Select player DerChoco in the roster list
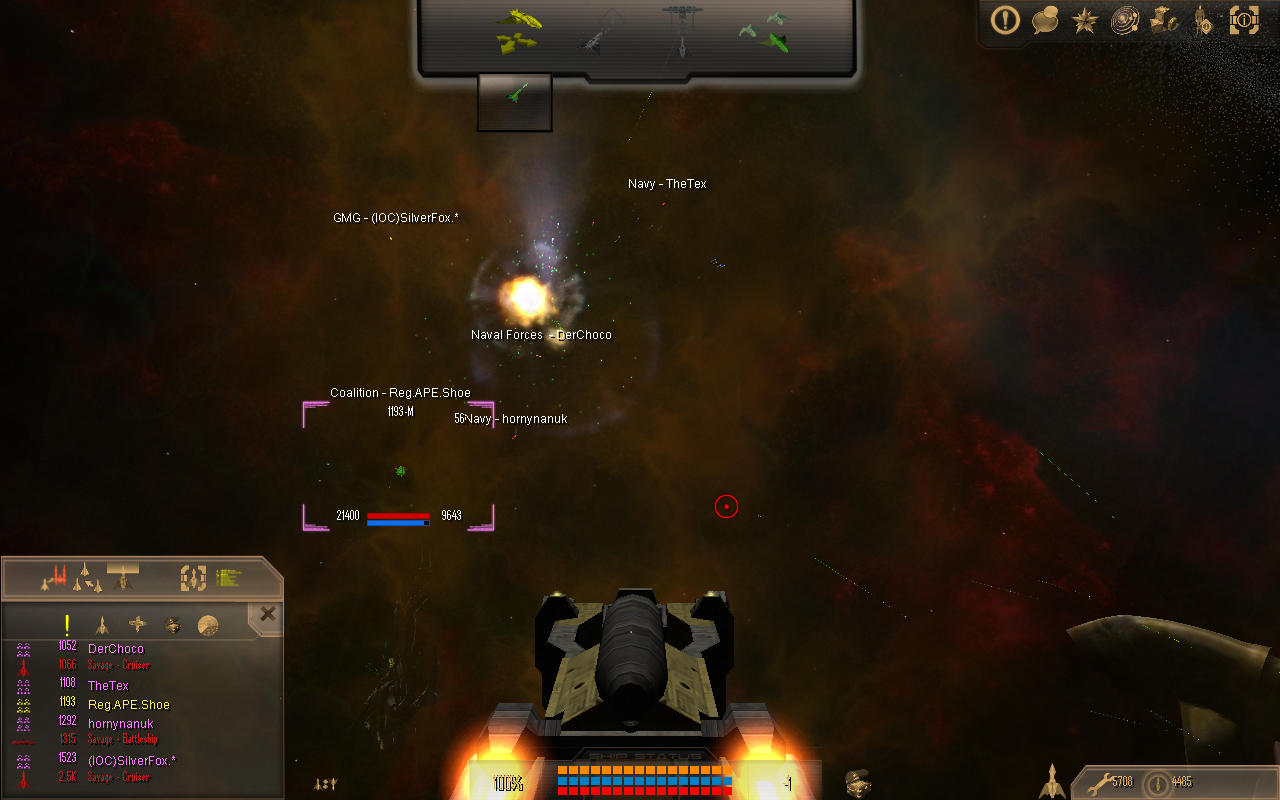 click(x=115, y=648)
